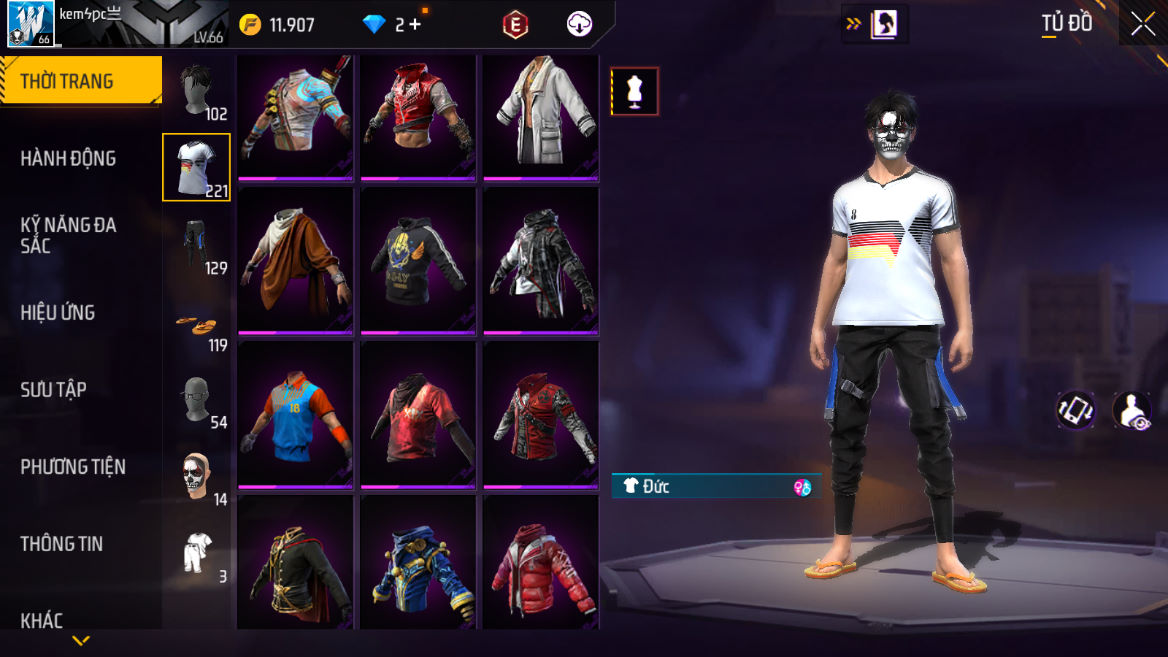Go to the SƯU TẬP tab
The image size is (1168, 657).
pyautogui.click(x=54, y=389)
